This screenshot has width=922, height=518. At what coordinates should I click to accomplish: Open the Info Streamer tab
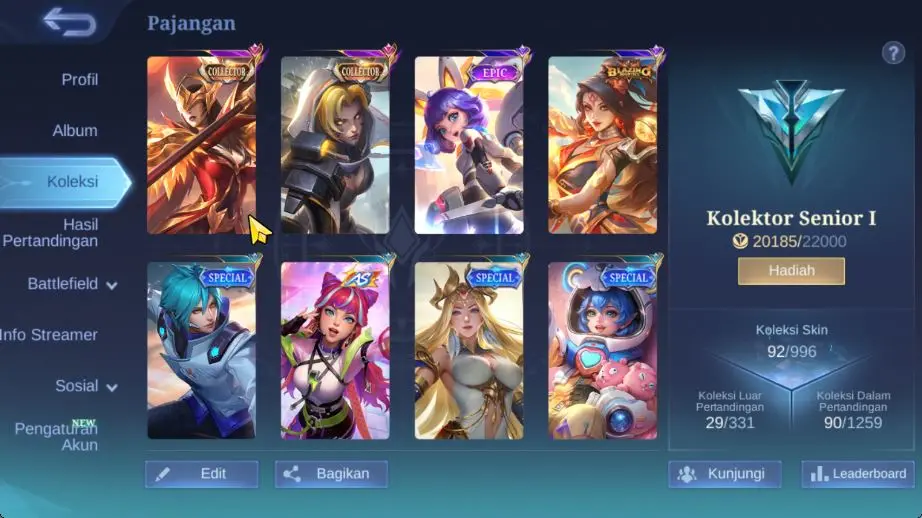point(50,335)
